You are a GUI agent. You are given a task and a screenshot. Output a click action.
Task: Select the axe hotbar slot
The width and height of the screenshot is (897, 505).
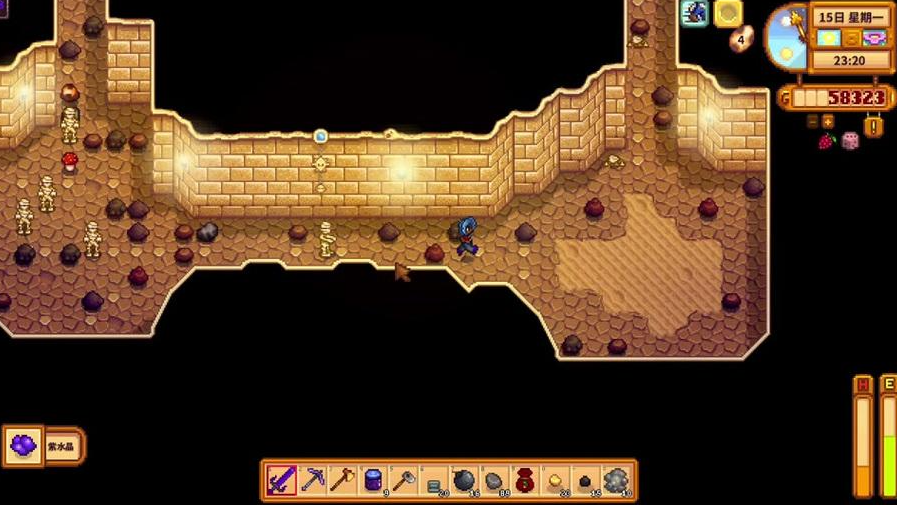[342, 480]
